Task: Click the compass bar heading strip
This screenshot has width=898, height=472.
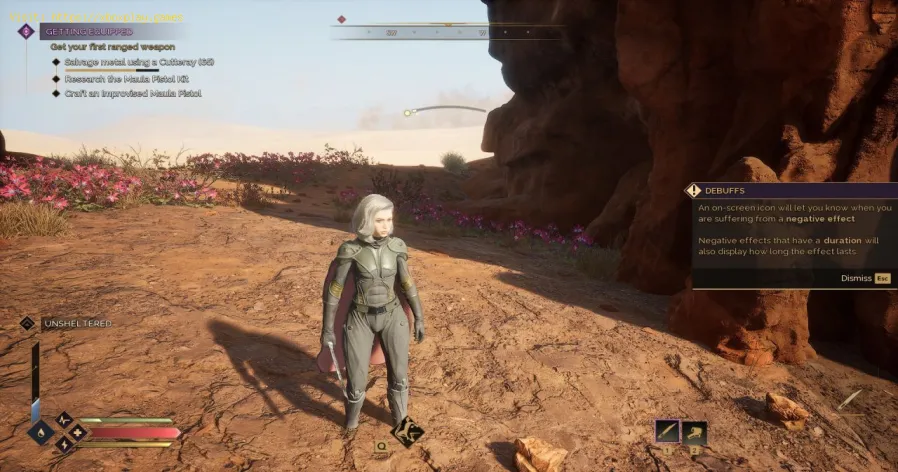Action: pyautogui.click(x=446, y=32)
